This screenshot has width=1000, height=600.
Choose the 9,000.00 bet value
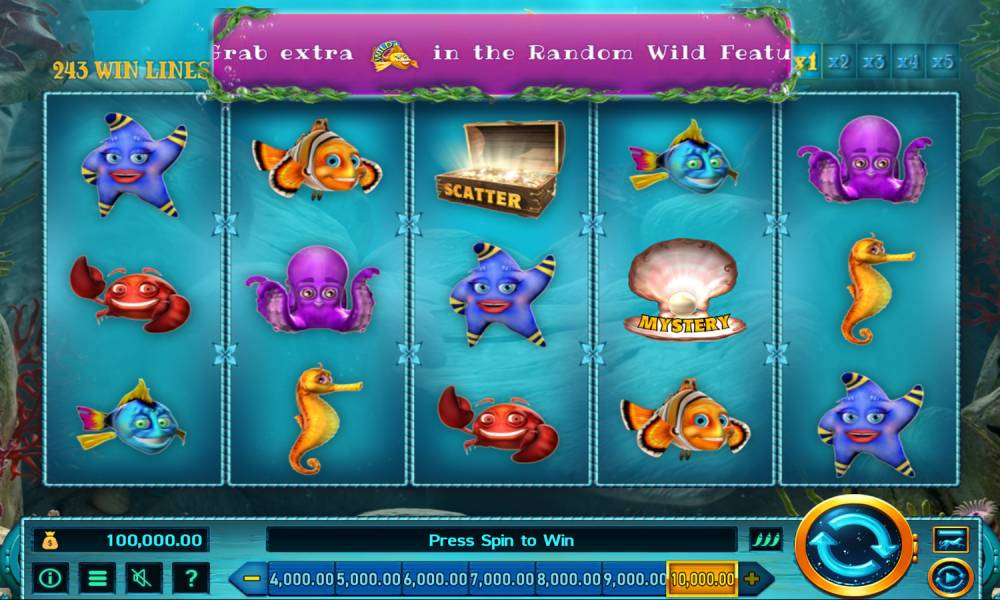(x=636, y=578)
